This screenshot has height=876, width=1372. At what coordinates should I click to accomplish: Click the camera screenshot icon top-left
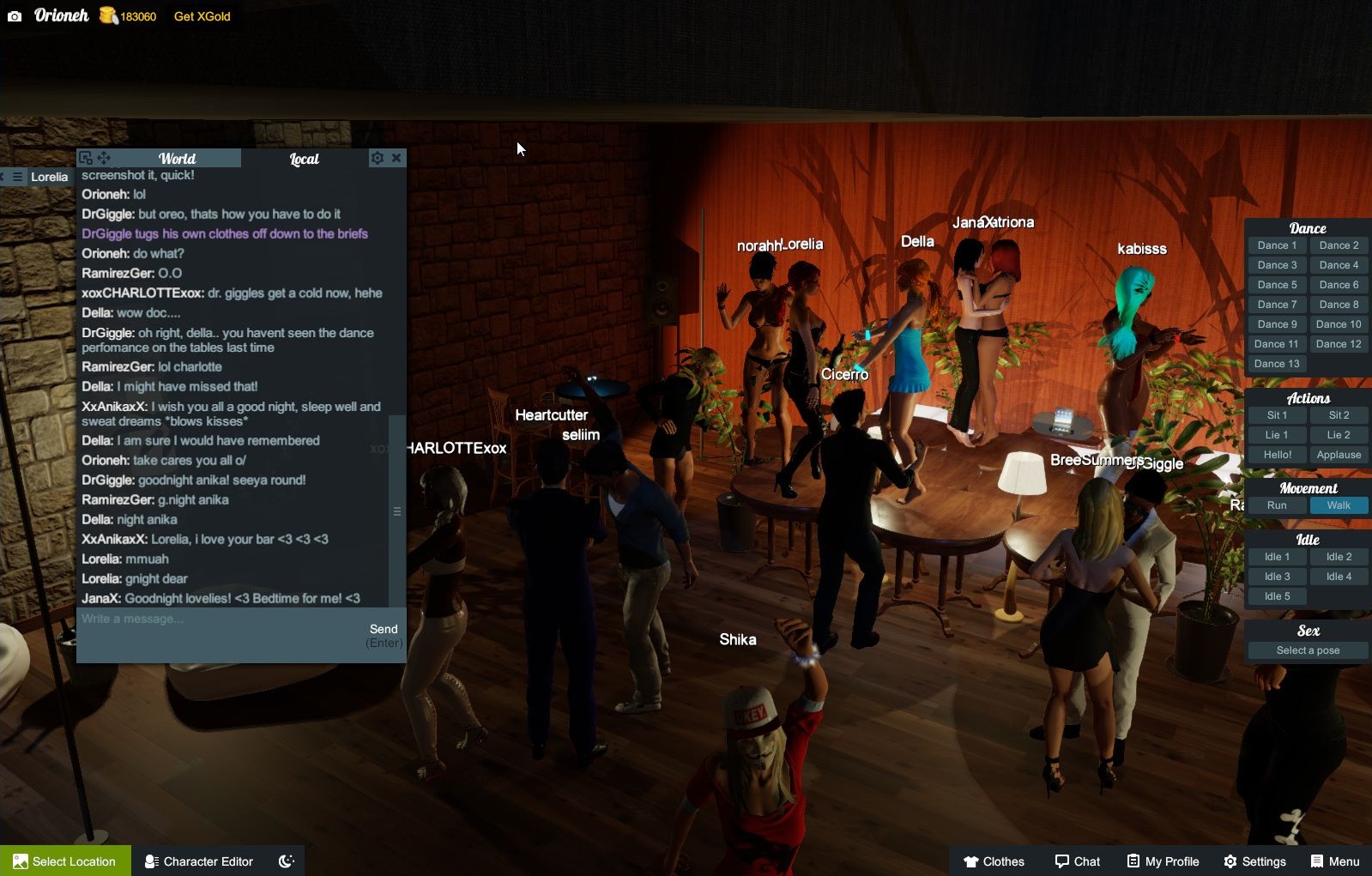(x=15, y=15)
